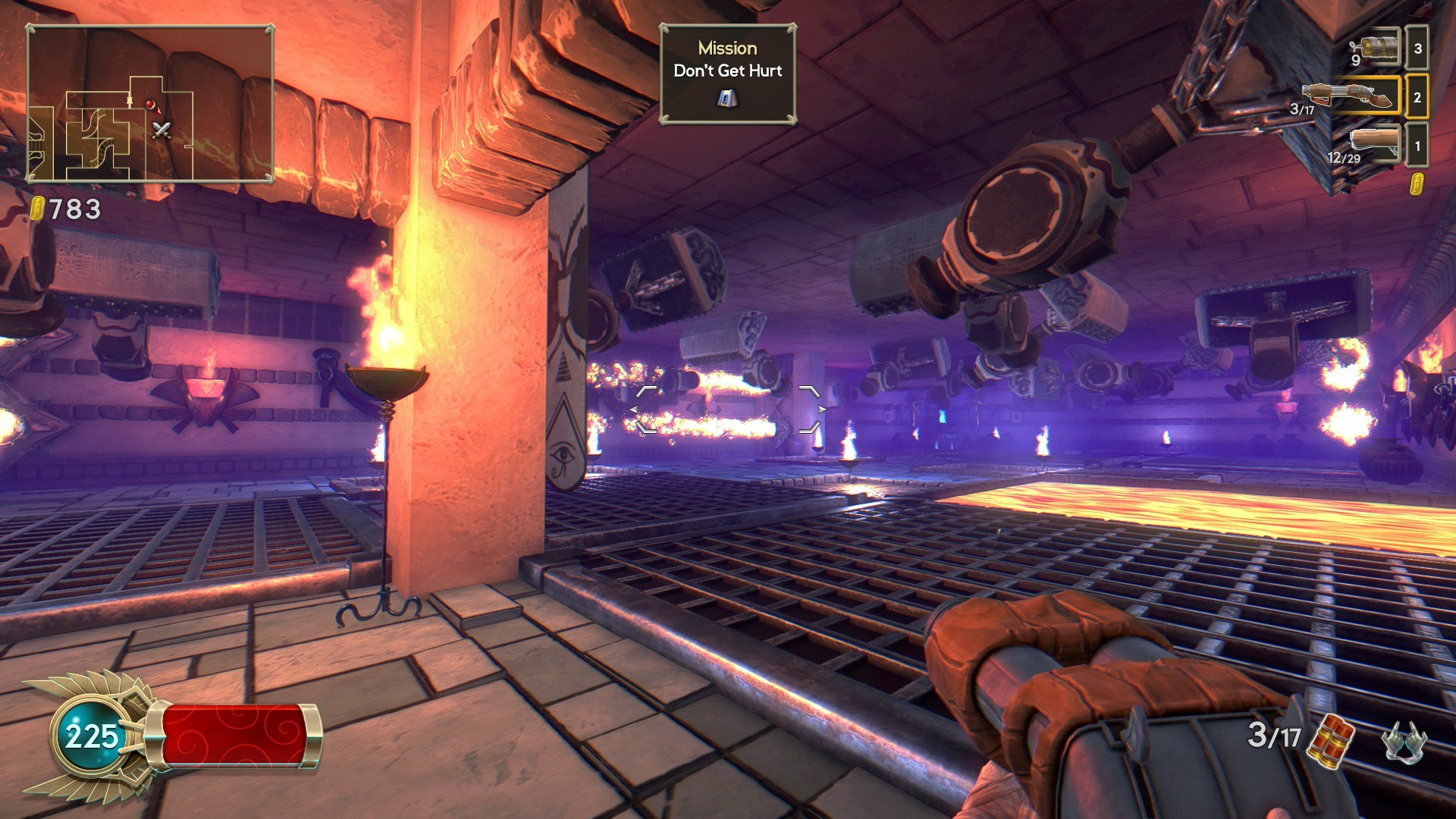Equip the pistol in weapon slot 1
The image size is (1456, 819).
tap(1374, 144)
